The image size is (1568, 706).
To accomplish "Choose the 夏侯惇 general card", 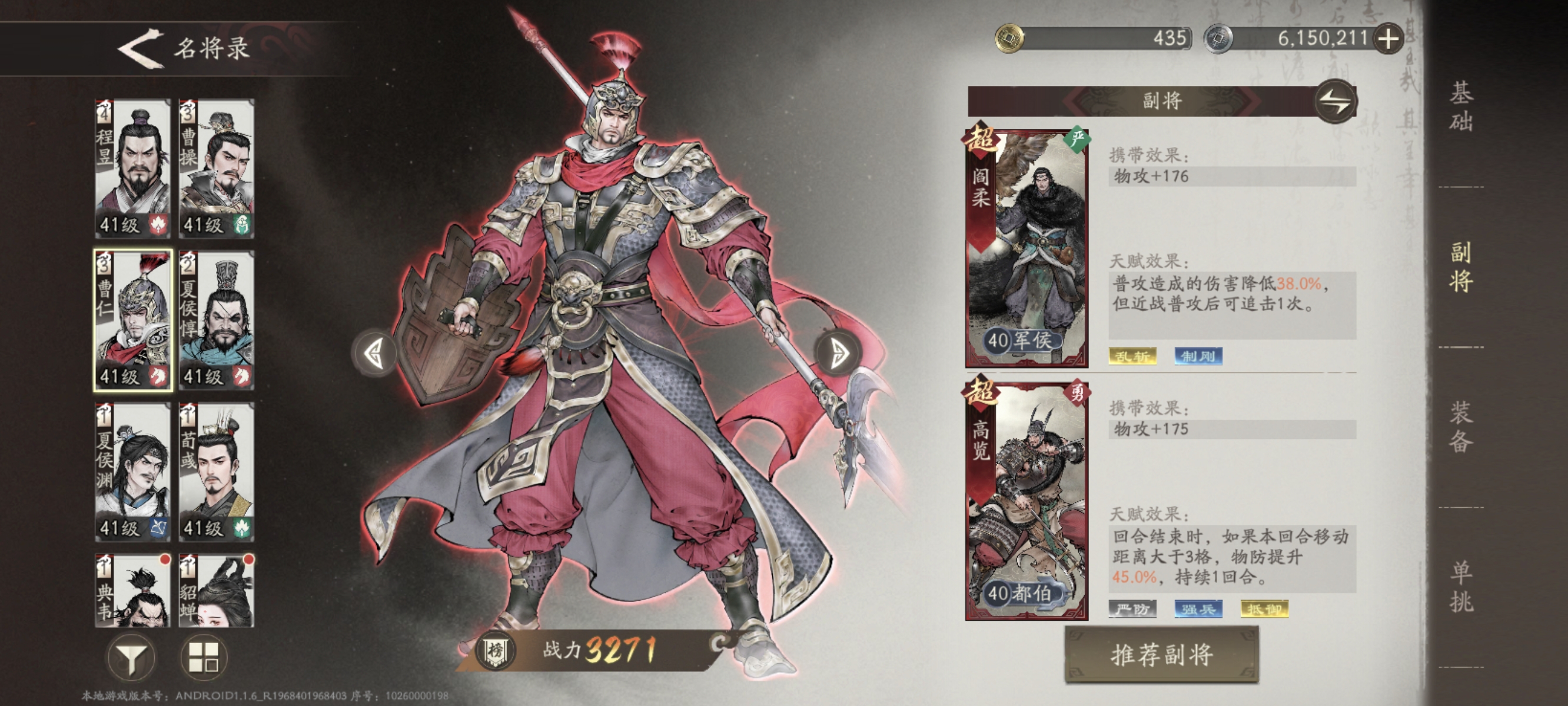I will (x=217, y=320).
